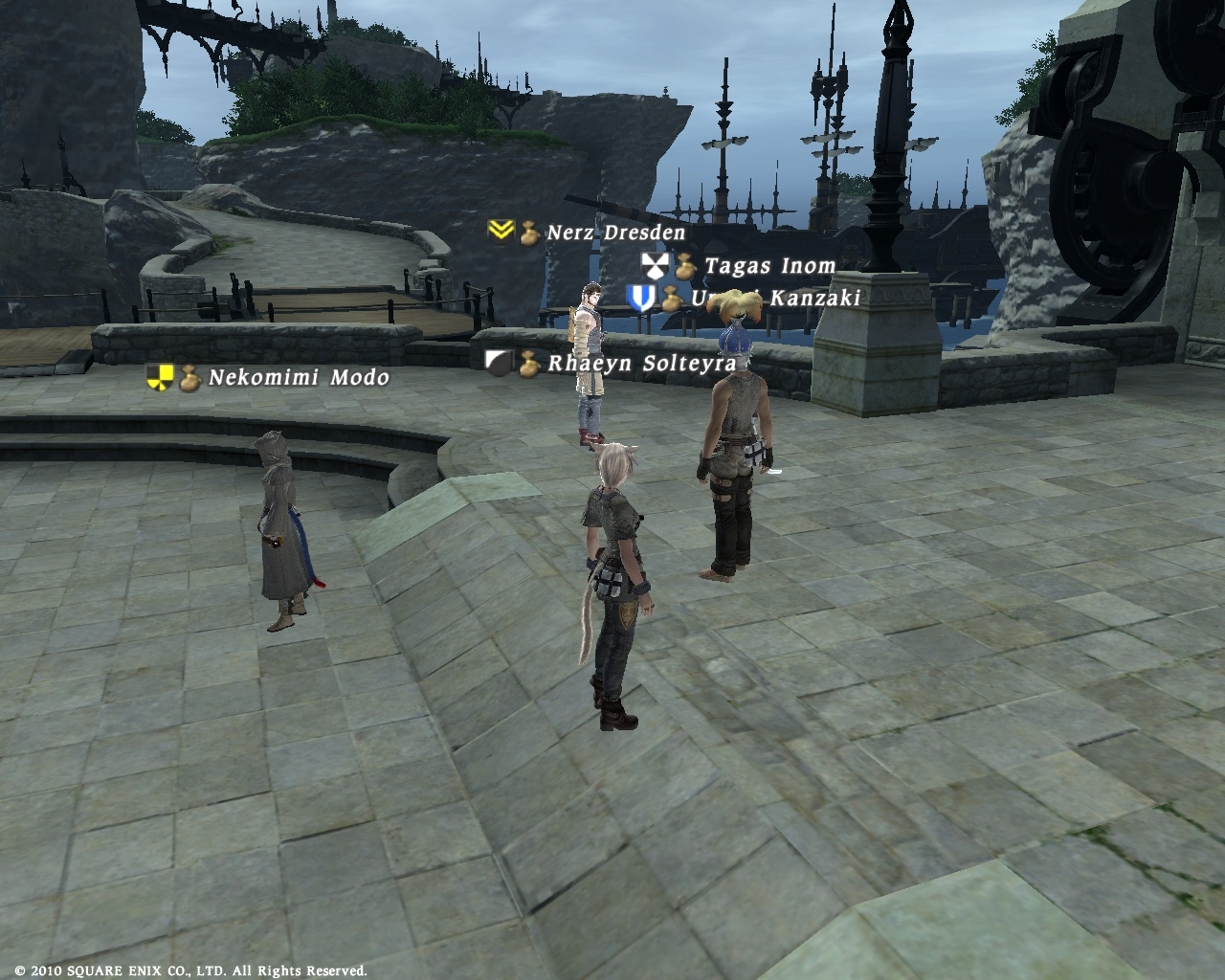The height and width of the screenshot is (980, 1225).
Task: Click the Nekomimi Modo nameplate
Action: 299,377
